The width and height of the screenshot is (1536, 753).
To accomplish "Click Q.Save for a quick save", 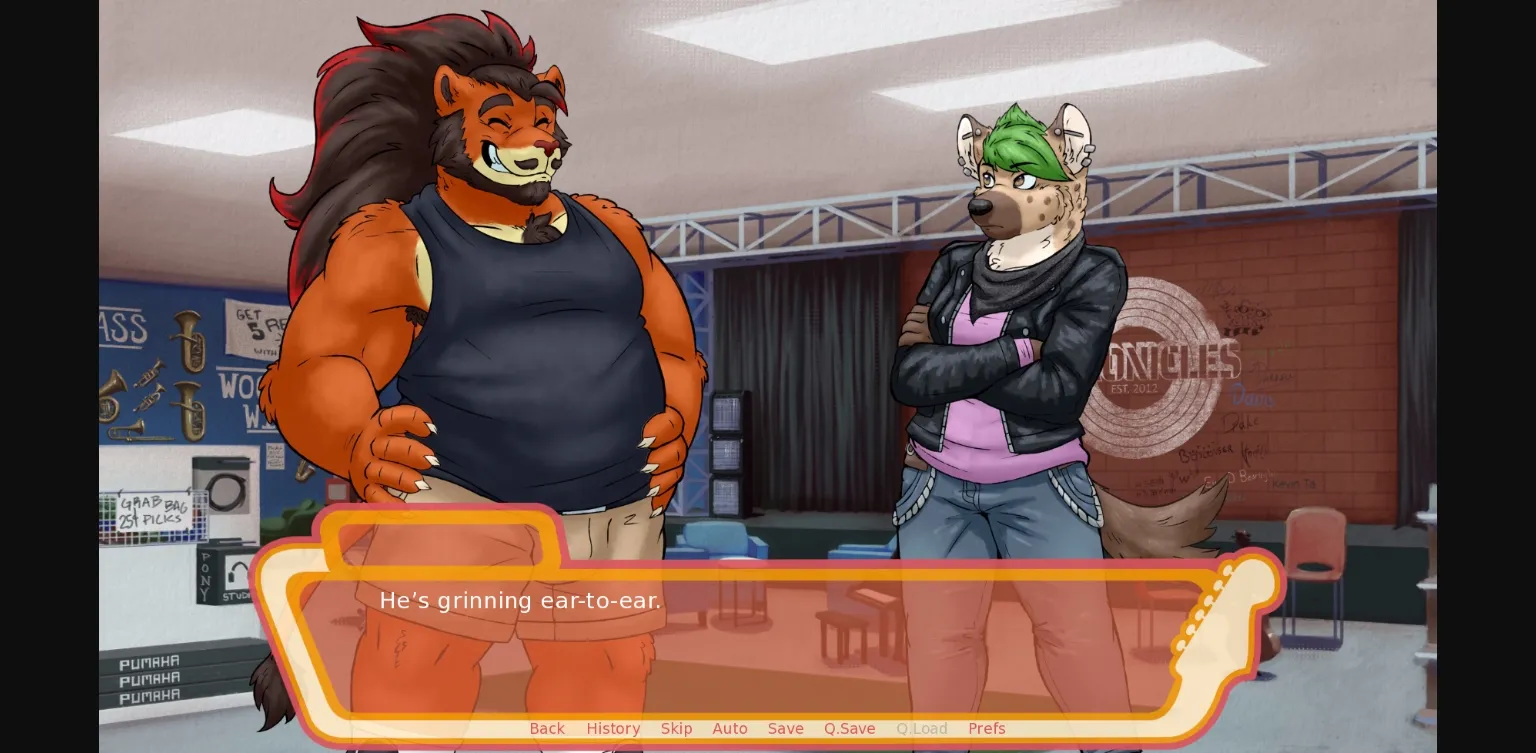I will coord(849,729).
